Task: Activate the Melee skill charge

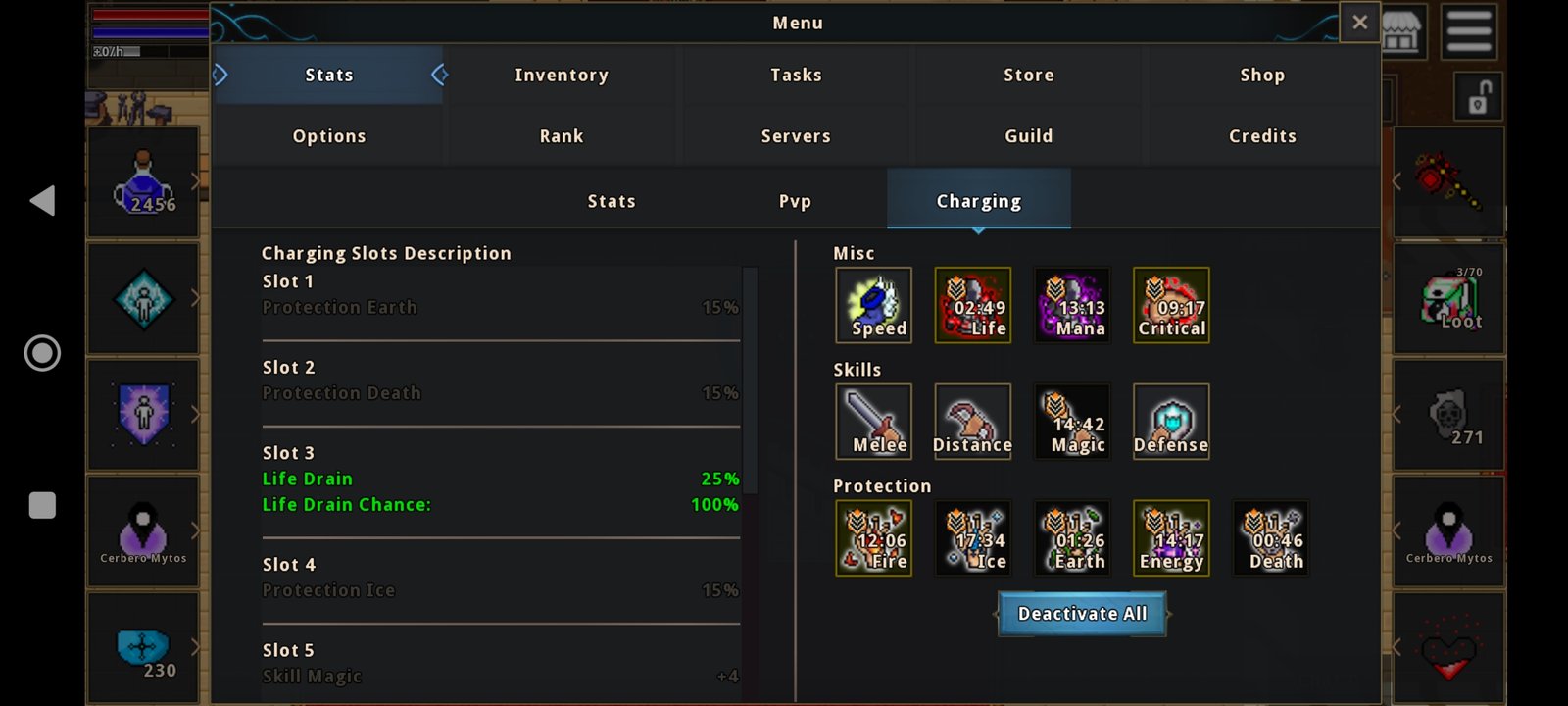Action: click(874, 422)
